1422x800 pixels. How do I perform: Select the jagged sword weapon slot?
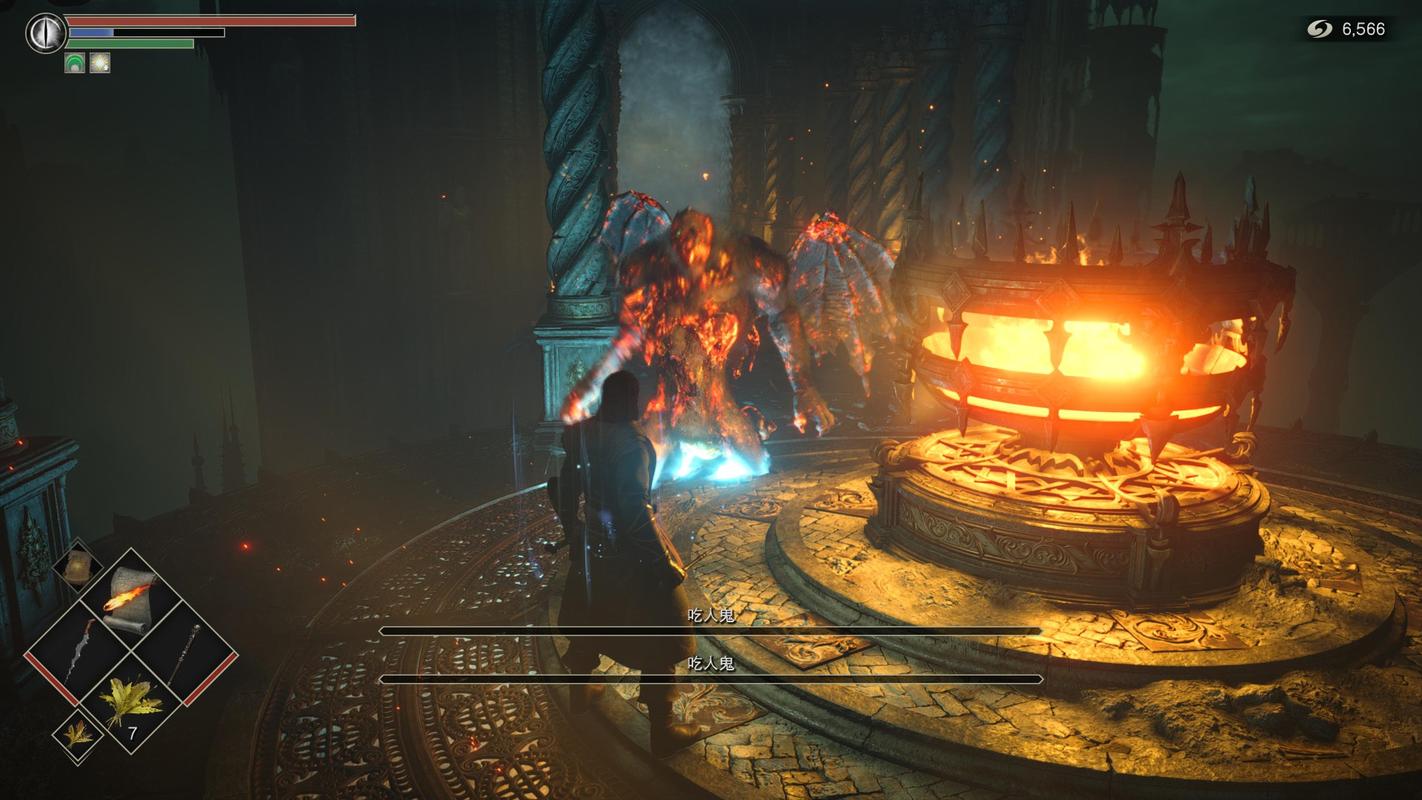[x=79, y=651]
